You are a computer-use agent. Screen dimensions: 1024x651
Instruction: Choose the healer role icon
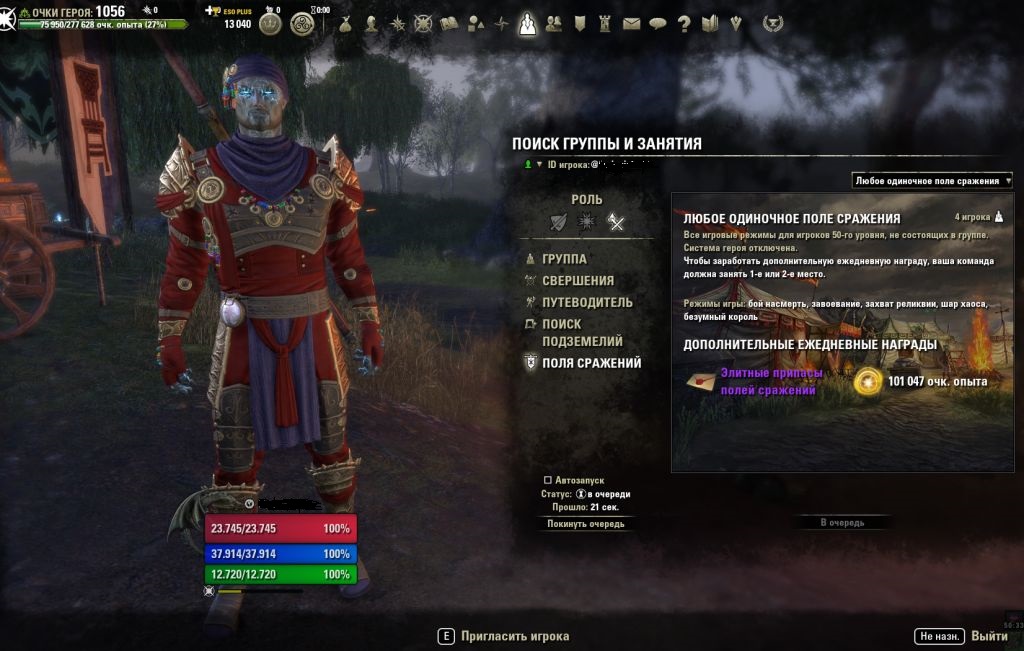(587, 222)
